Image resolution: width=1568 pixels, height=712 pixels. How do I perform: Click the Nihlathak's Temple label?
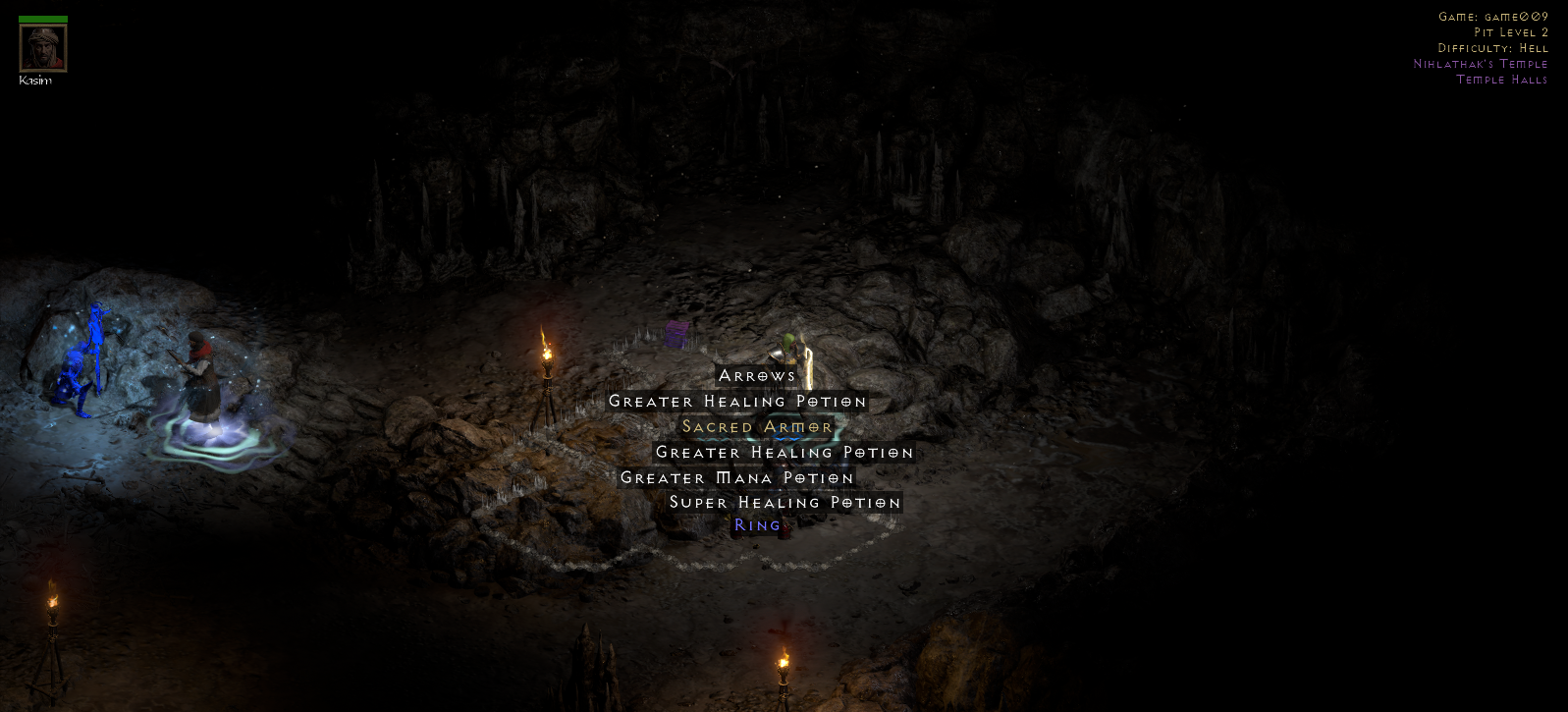pyautogui.click(x=1481, y=63)
